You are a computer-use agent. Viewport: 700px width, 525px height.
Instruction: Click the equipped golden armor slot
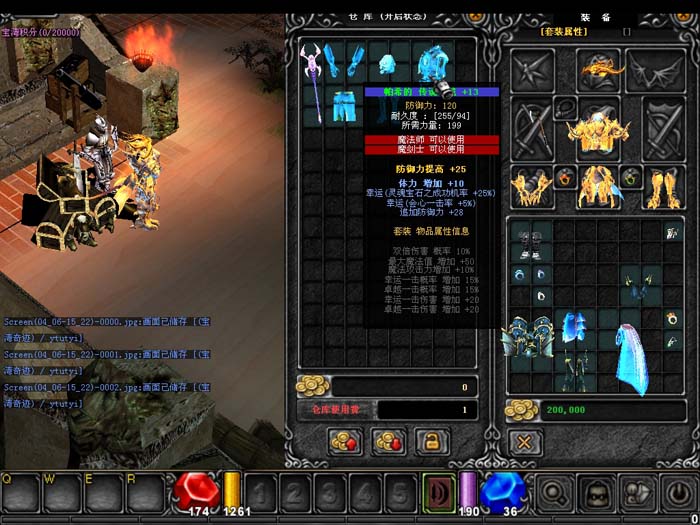coord(599,129)
